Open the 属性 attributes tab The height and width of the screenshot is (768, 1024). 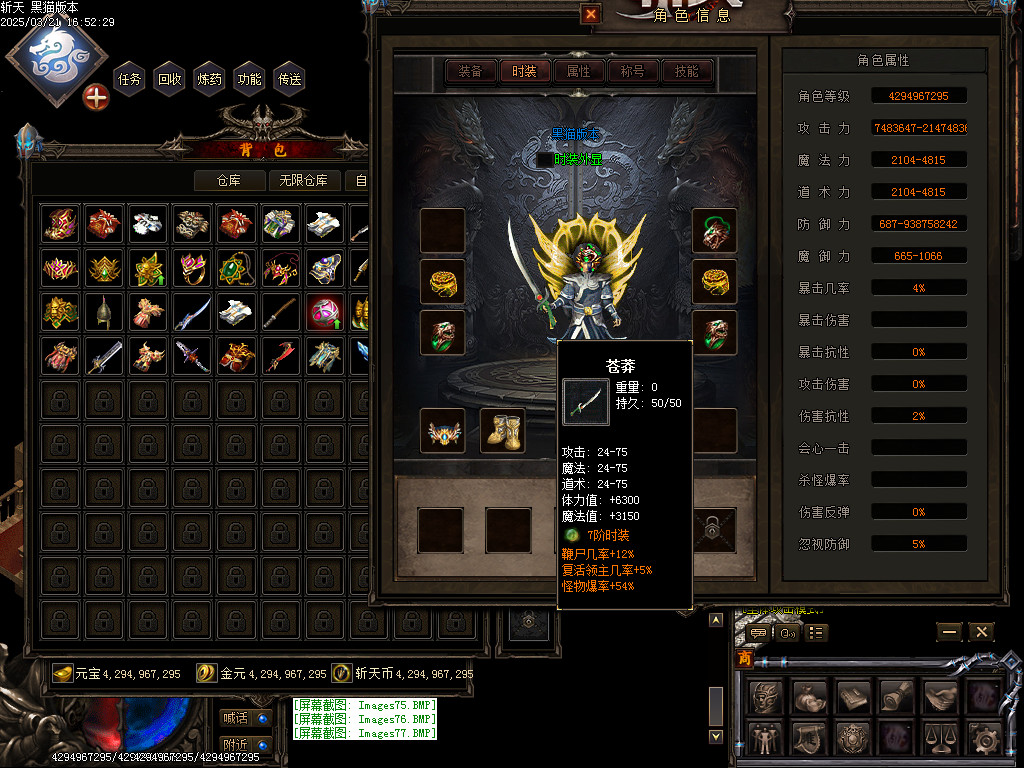pos(578,71)
